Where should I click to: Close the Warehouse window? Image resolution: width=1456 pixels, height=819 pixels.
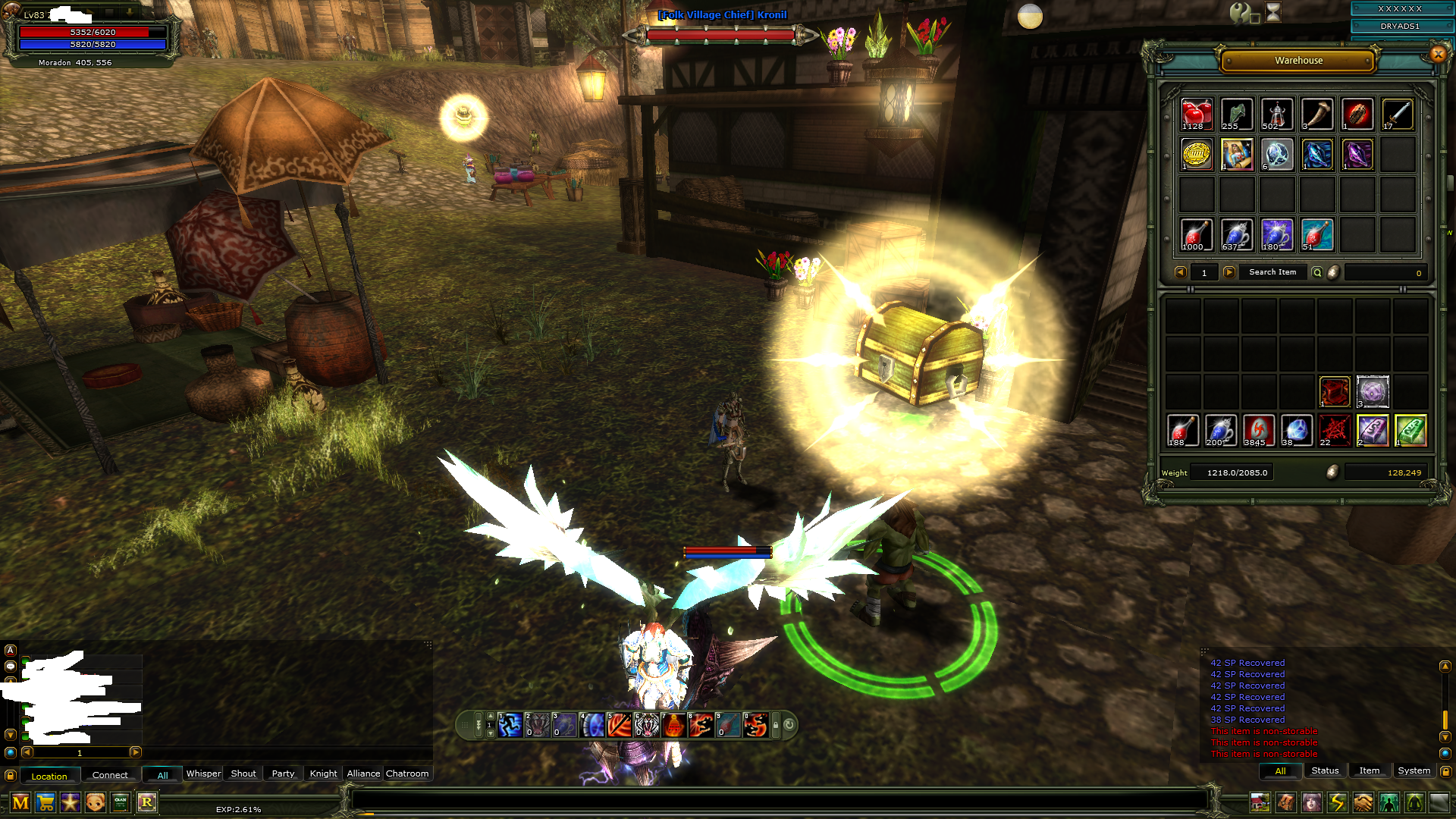(x=1438, y=54)
